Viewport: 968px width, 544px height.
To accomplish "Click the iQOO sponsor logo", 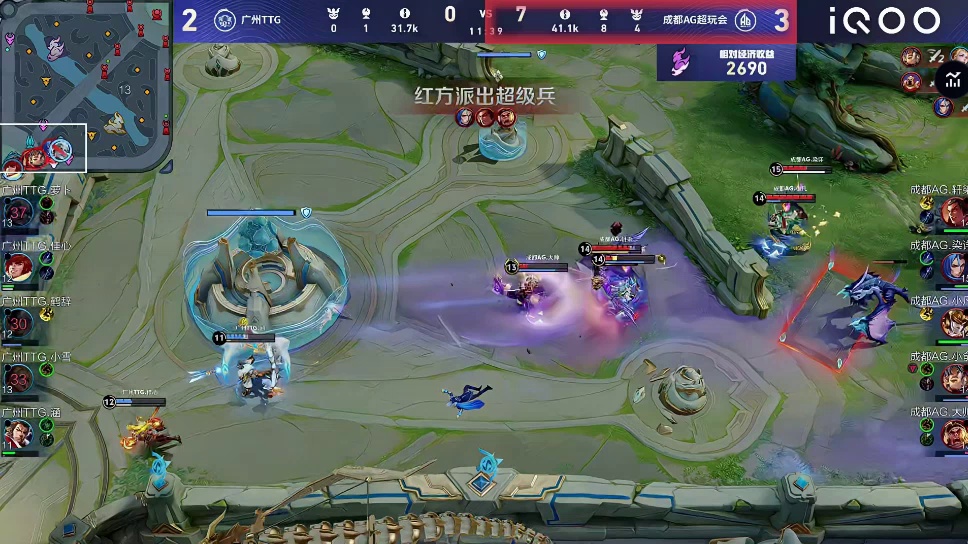I will [x=883, y=21].
